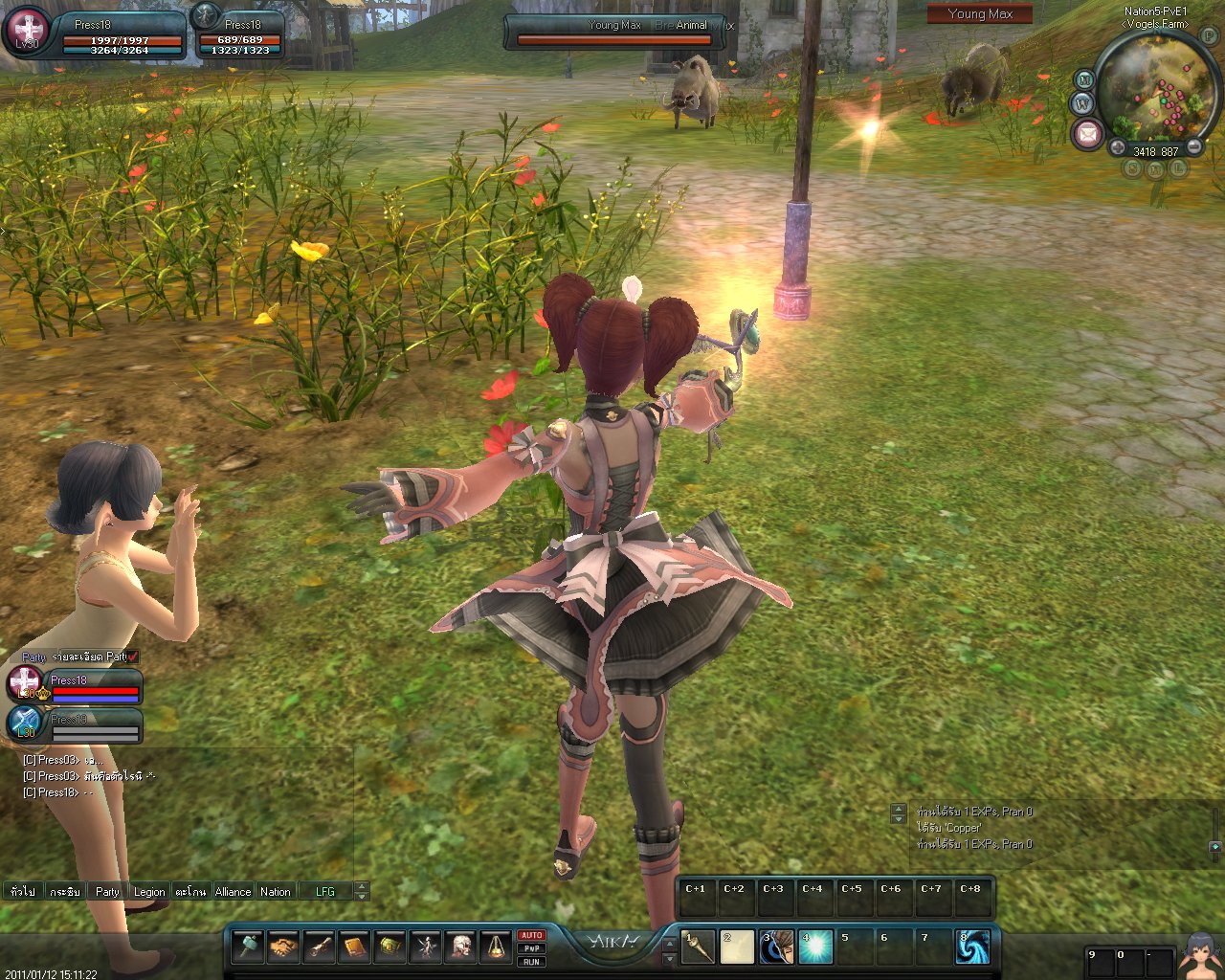The height and width of the screenshot is (980, 1225).
Task: Switch to the Legion chat tab
Action: click(x=148, y=891)
